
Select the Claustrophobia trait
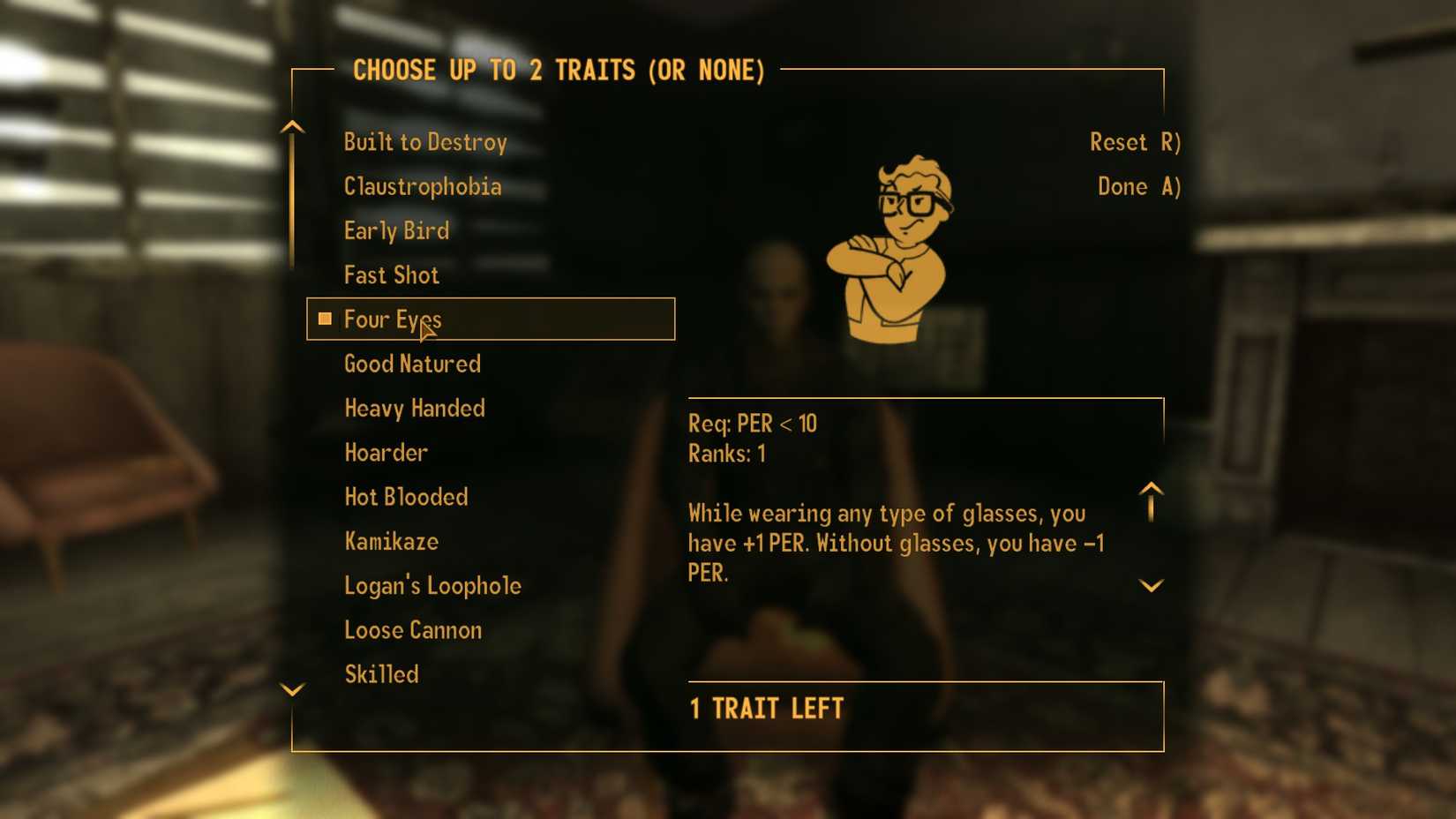422,186
